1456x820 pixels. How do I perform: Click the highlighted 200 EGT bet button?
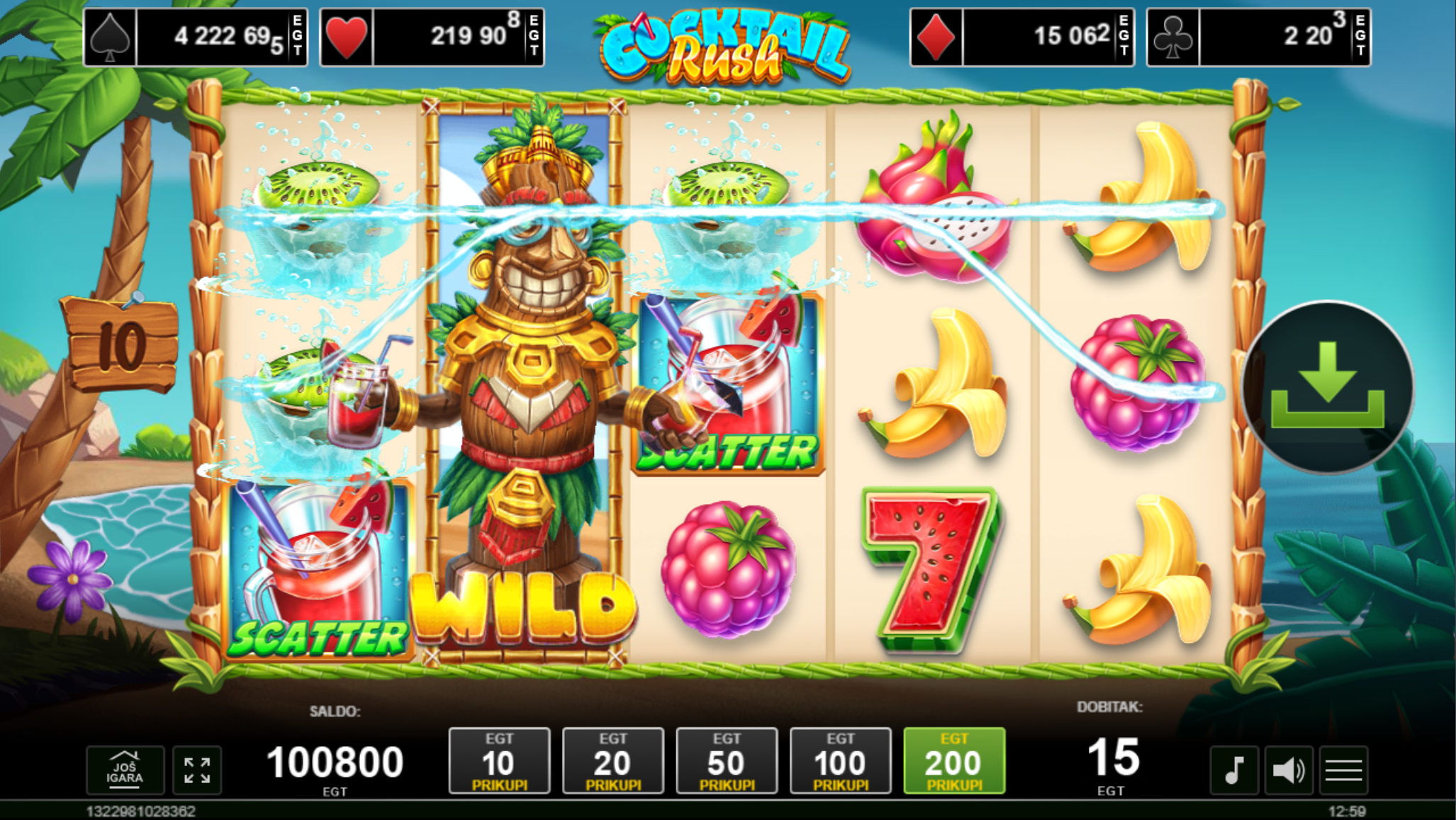point(954,760)
